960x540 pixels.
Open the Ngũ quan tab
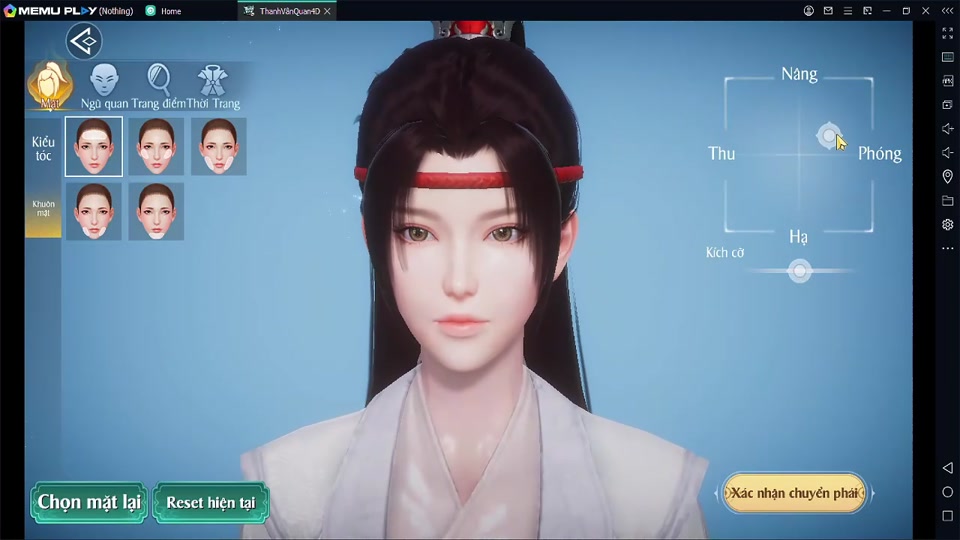104,85
